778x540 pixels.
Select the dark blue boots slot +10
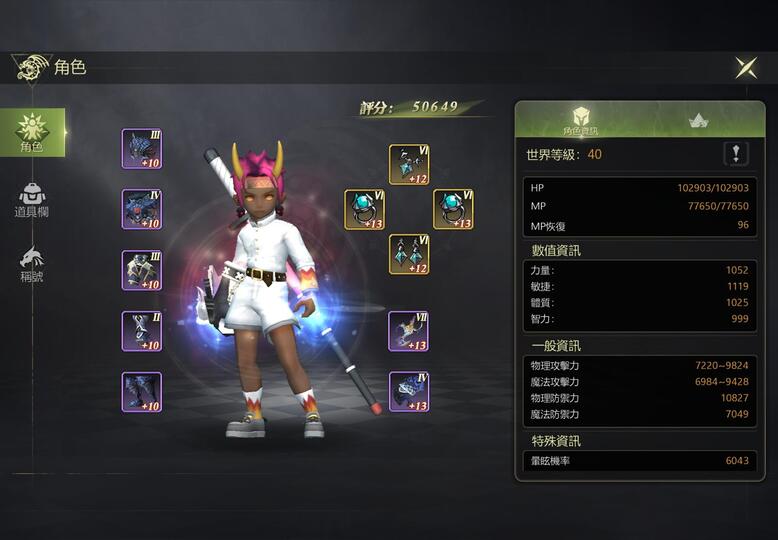click(142, 392)
